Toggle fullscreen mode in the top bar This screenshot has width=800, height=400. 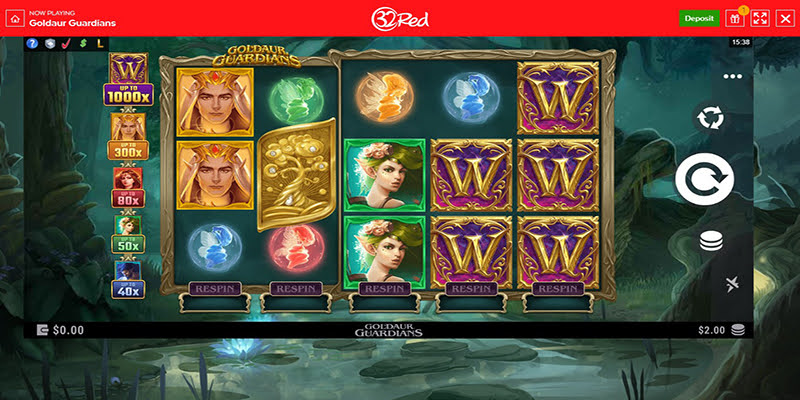759,18
